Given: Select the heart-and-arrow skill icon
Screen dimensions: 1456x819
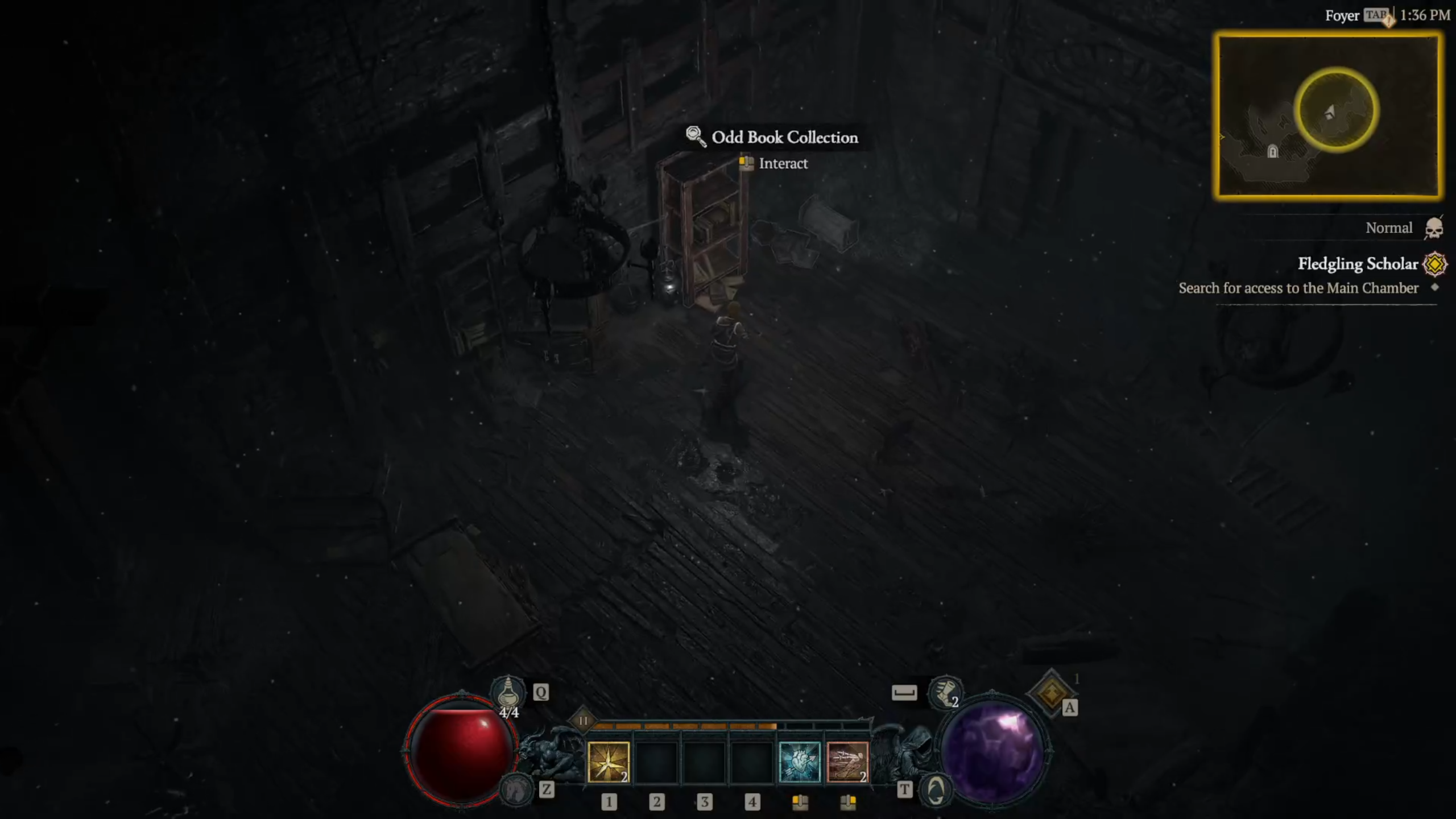Looking at the screenshot, I should [799, 762].
